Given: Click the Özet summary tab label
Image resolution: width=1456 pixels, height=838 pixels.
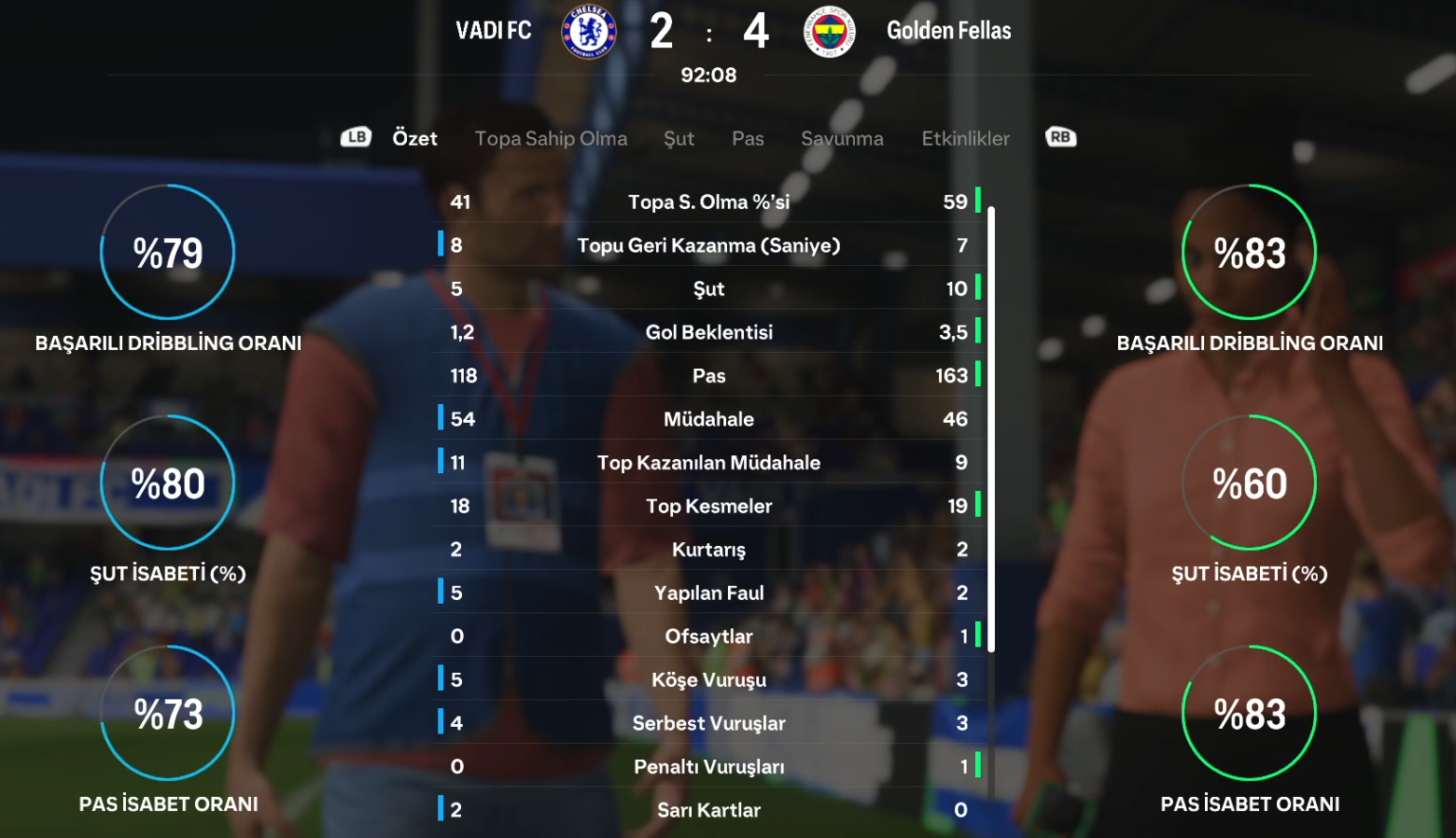Looking at the screenshot, I should [415, 138].
